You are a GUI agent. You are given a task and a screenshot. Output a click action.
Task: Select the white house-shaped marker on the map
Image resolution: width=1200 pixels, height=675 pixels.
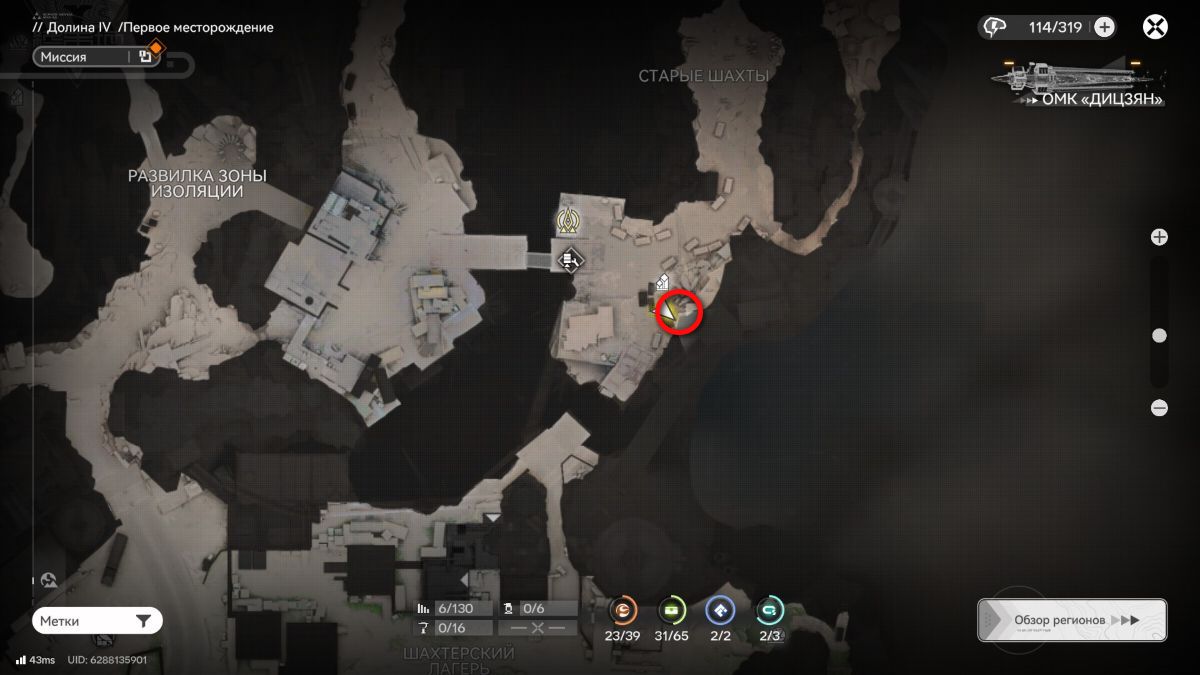(x=662, y=284)
